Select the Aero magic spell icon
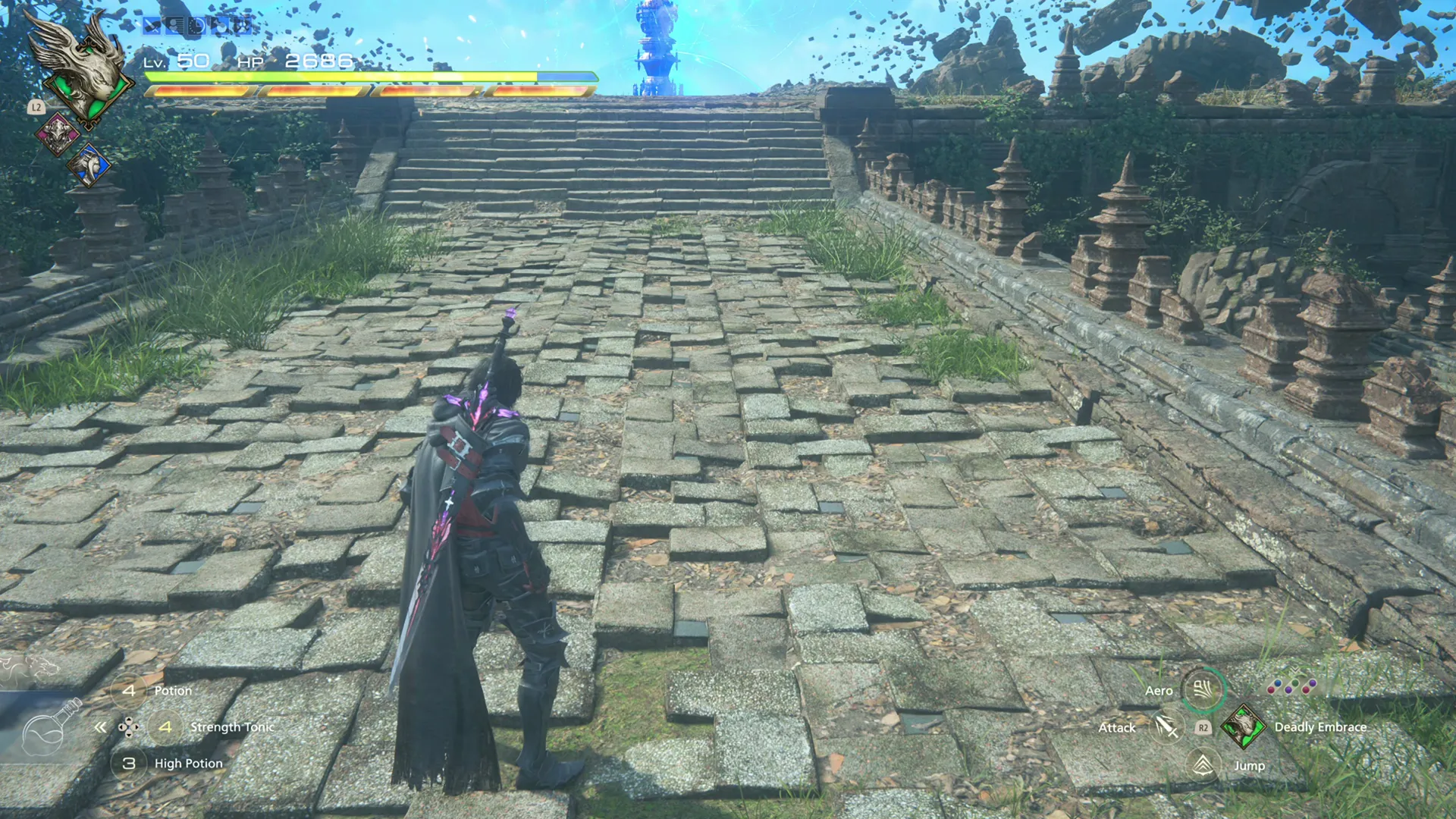The image size is (1456, 819). [x=1203, y=690]
